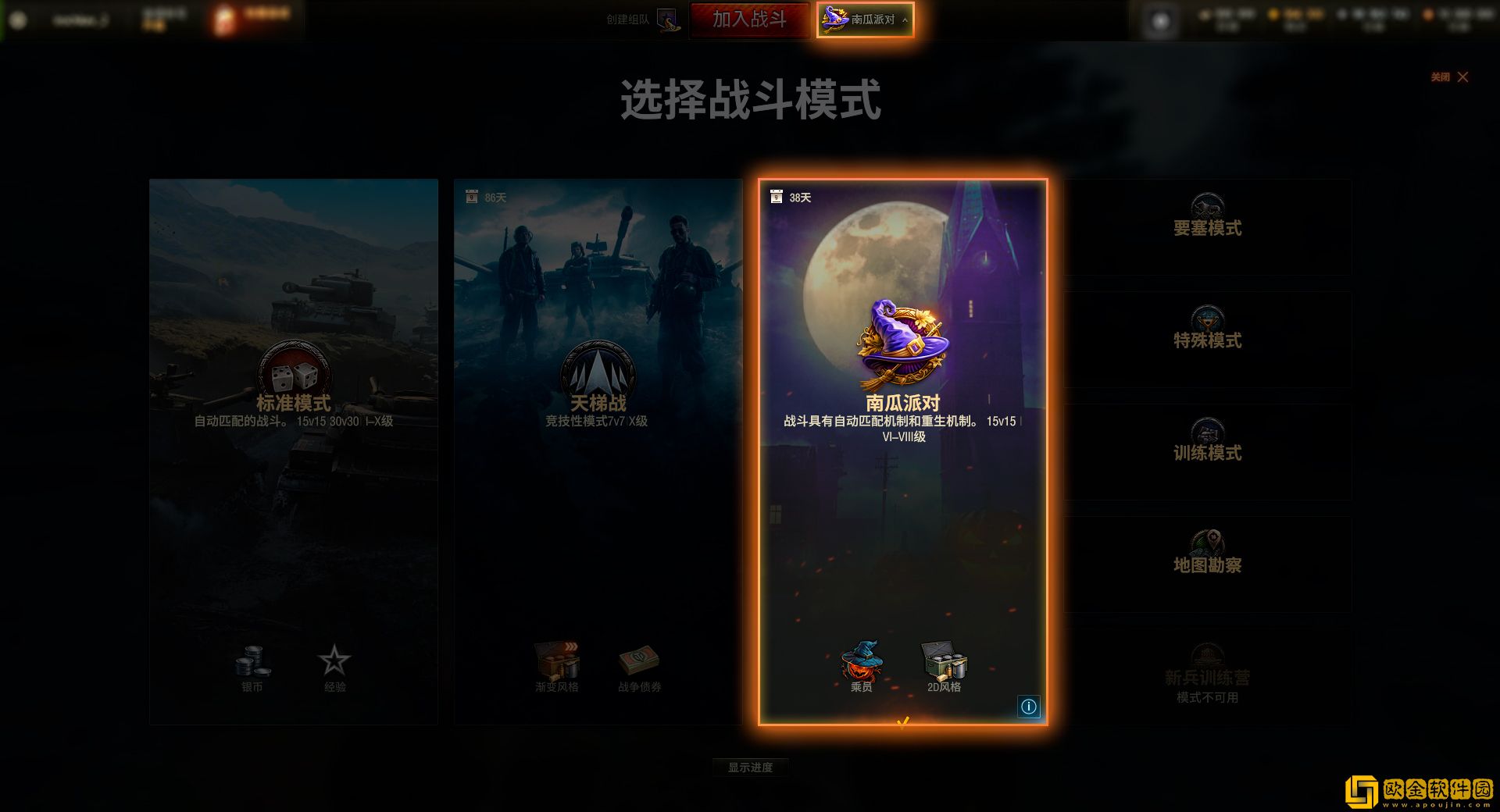Image resolution: width=1500 pixels, height=812 pixels.
Task: Click the info icon on the 南瓜派对 card
Action: [x=1029, y=707]
